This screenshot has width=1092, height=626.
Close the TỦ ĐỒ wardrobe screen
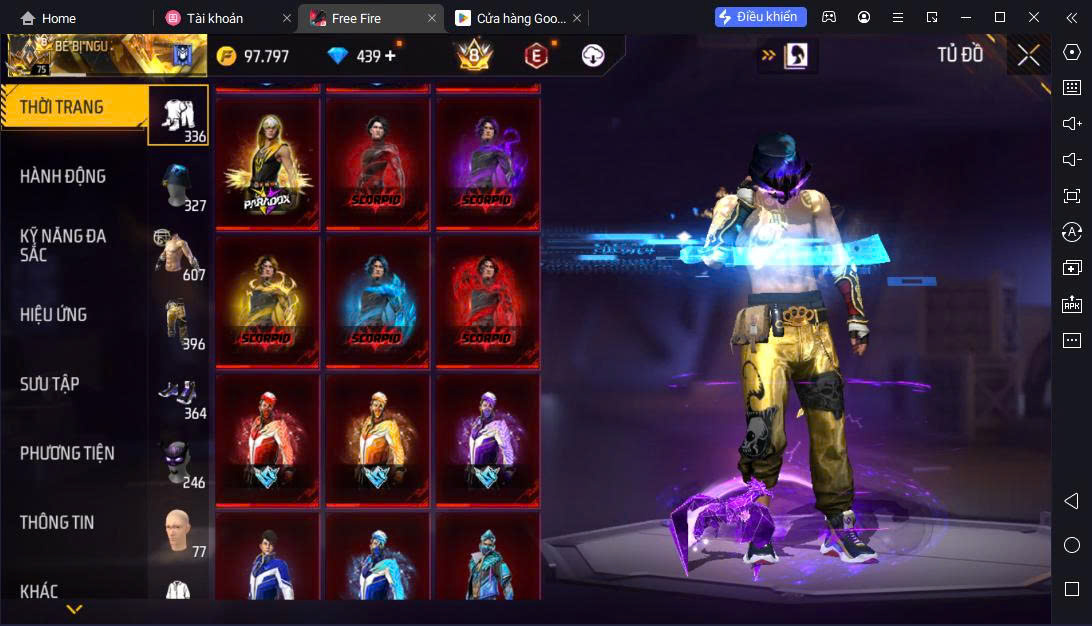coord(1028,56)
